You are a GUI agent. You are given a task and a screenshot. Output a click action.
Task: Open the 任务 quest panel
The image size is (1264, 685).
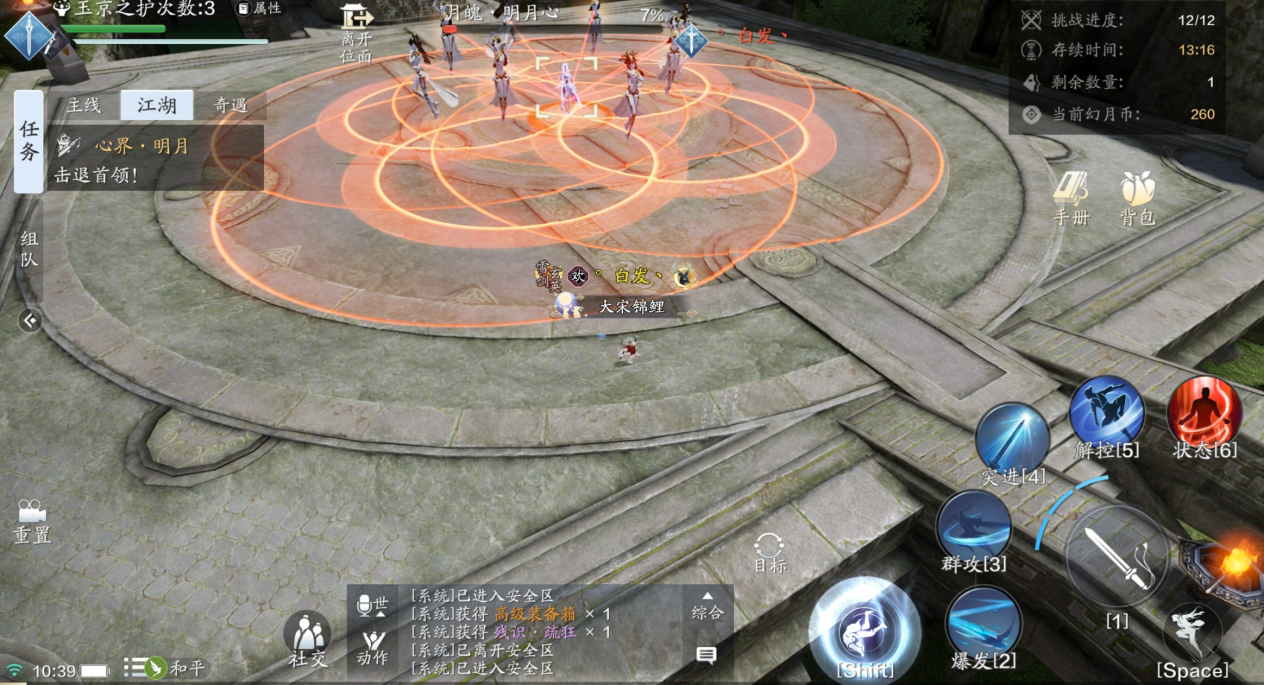29,141
